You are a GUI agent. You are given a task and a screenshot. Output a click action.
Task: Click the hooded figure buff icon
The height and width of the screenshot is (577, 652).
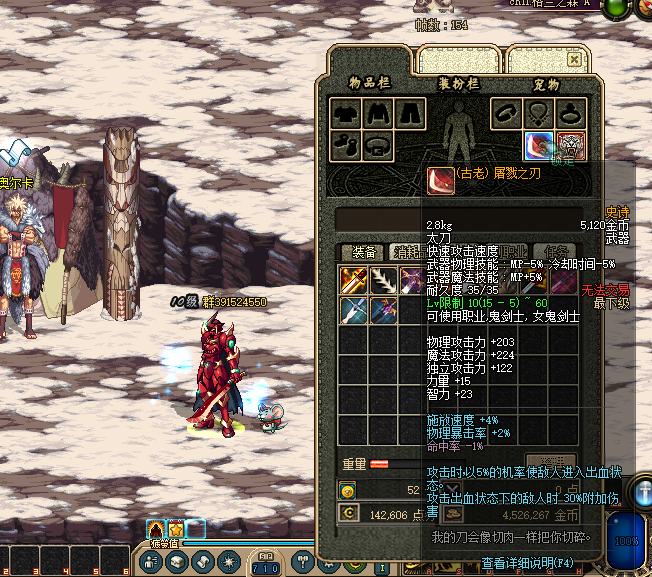(155, 529)
